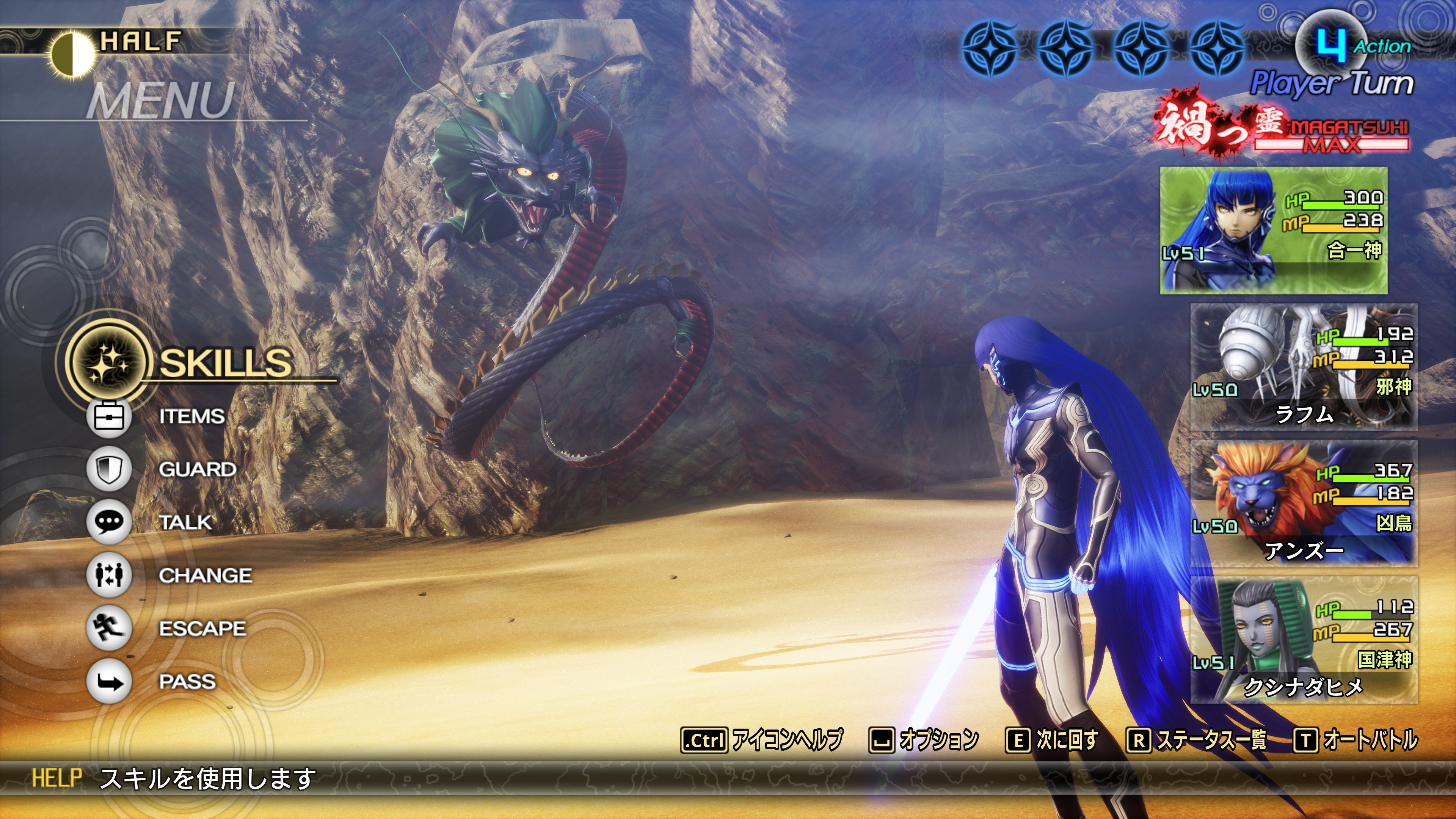Viewport: 1456px width, 819px height.
Task: Click the briefcase icon beside ITEMS
Action: (x=108, y=417)
